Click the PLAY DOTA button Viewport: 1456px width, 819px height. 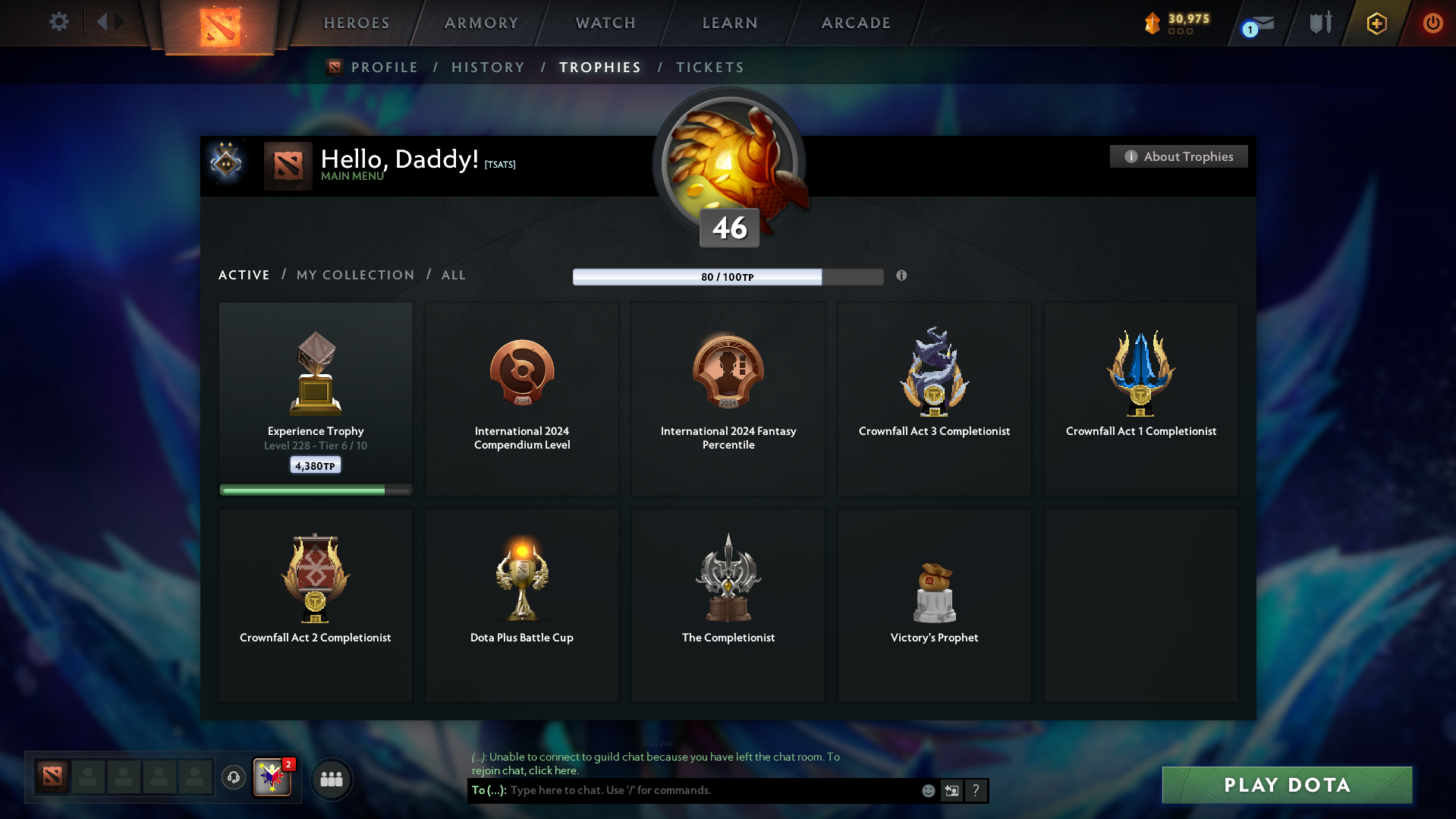pyautogui.click(x=1286, y=785)
